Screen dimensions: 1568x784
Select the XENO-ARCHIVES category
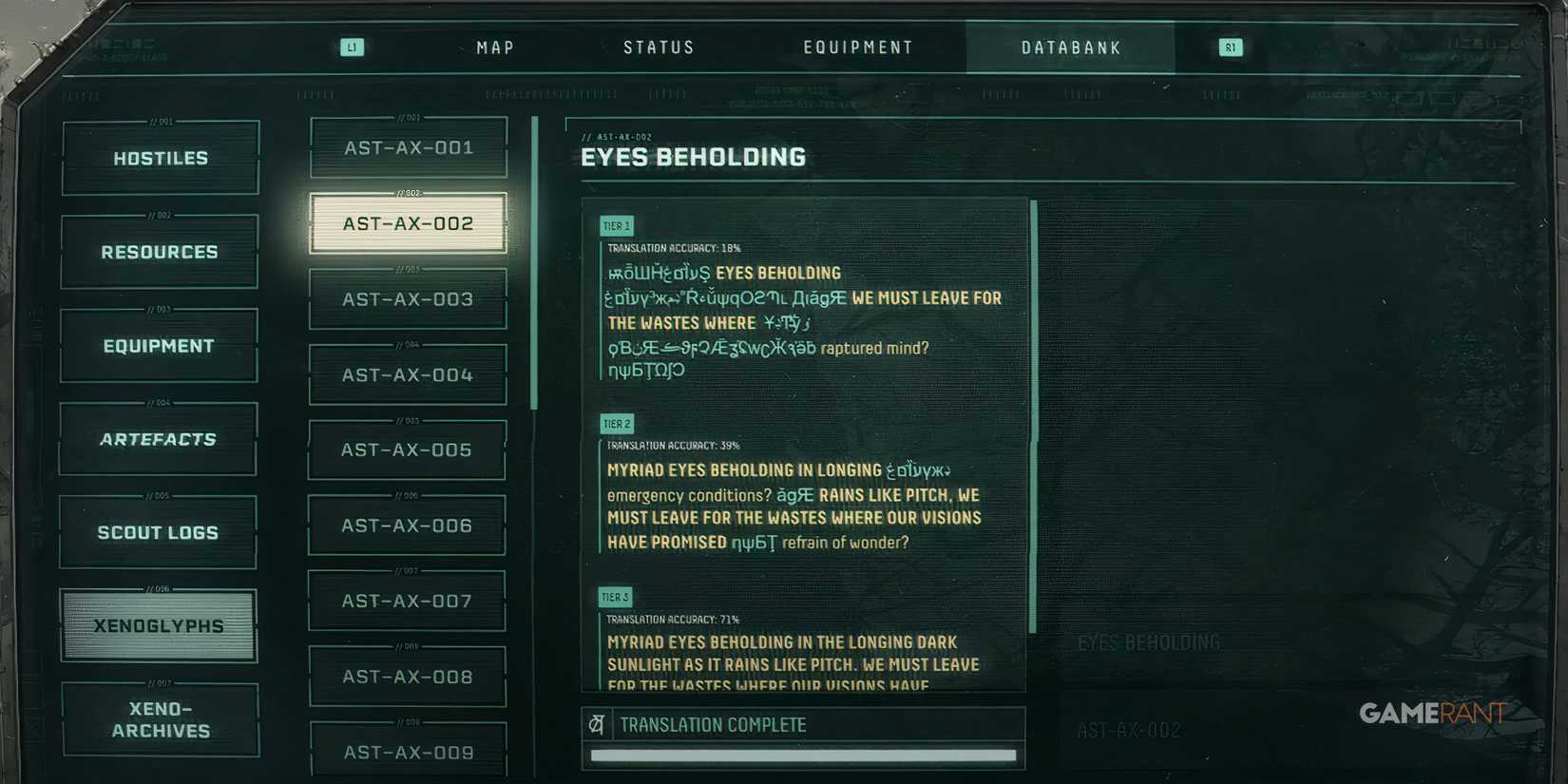pyautogui.click(x=160, y=720)
